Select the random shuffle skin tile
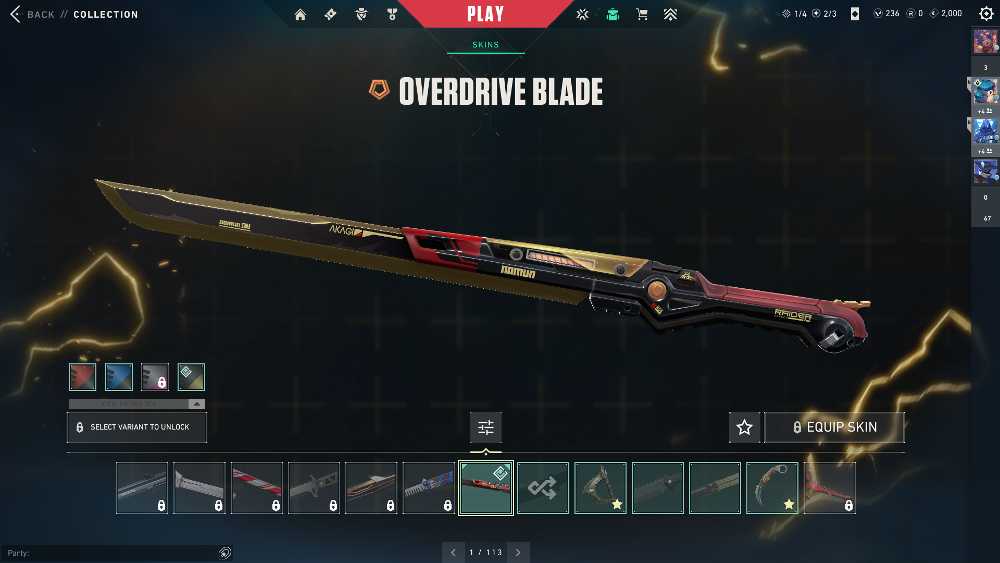The height and width of the screenshot is (563, 1000). click(543, 488)
